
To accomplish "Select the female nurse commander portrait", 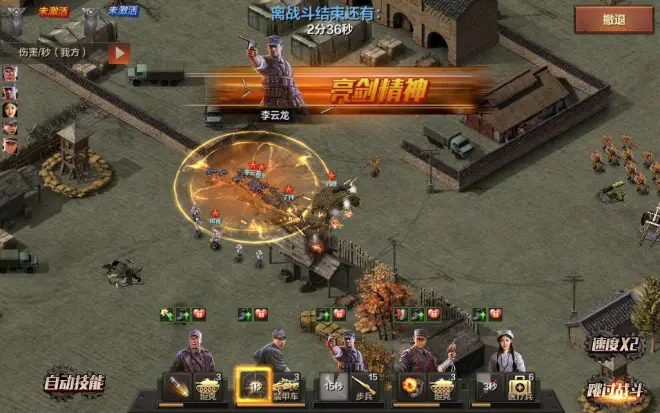I will click(506, 352).
